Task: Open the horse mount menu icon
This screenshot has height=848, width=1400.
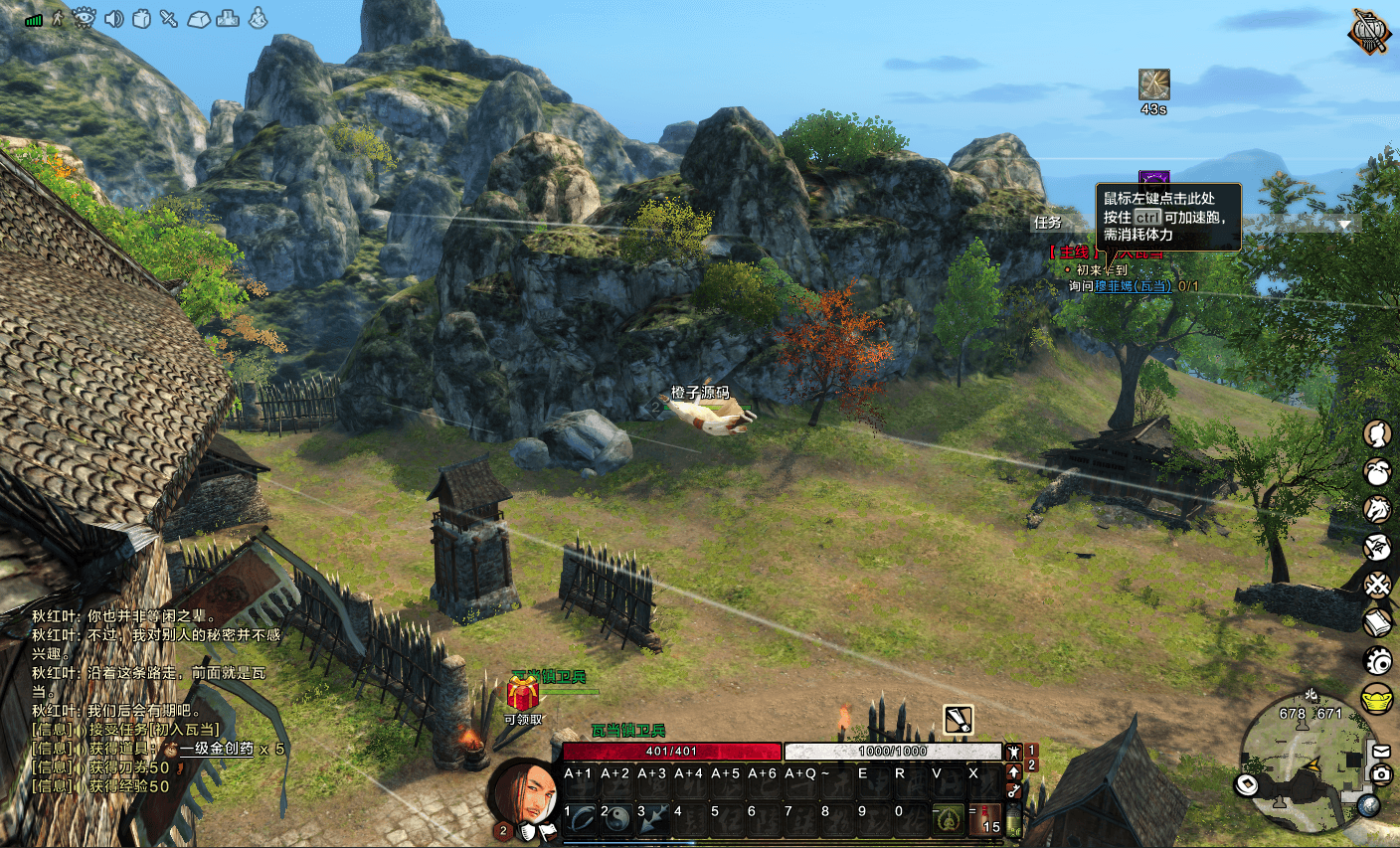Action: point(1377,510)
